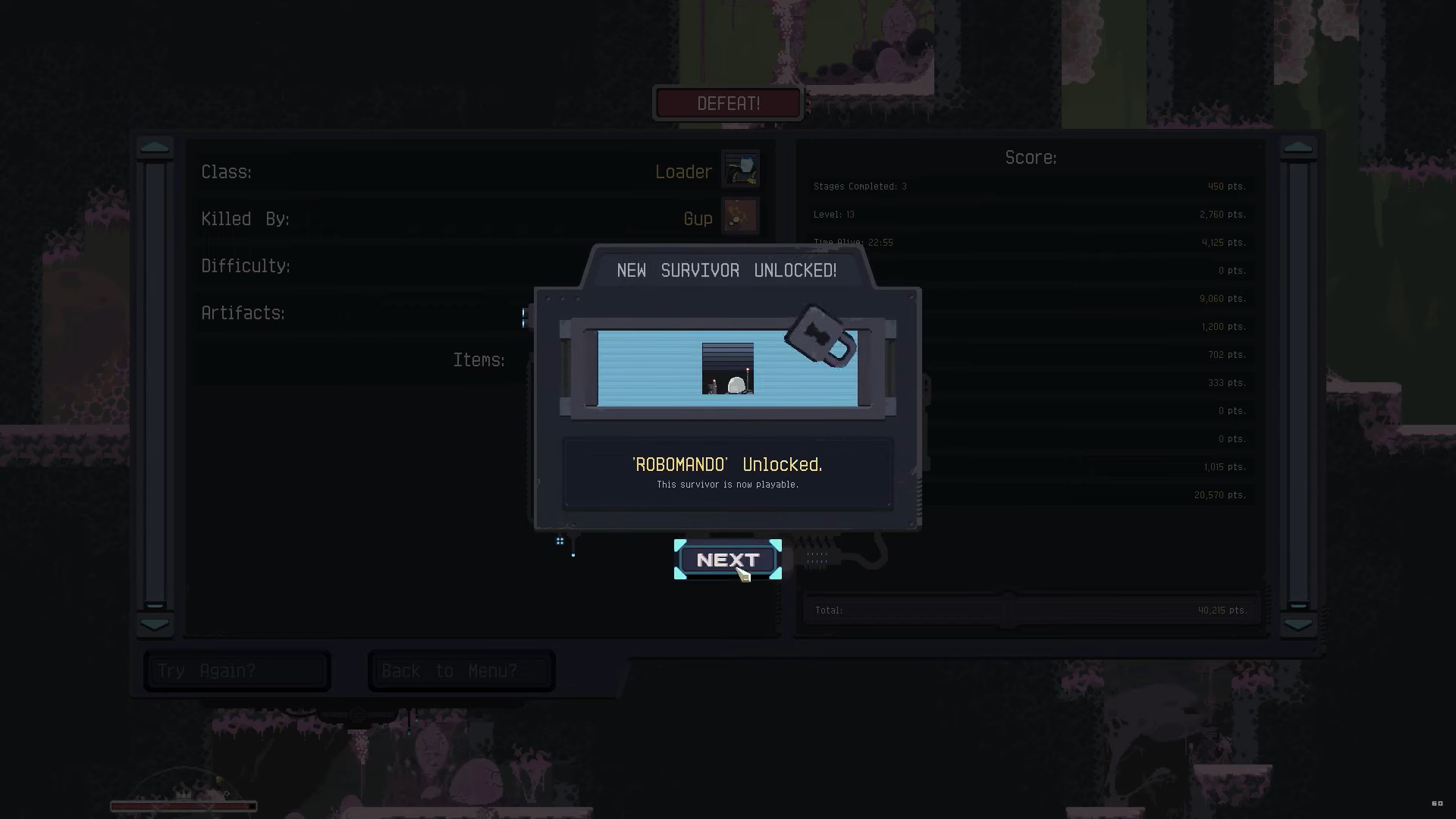Click the Score: heading
The image size is (1456, 819).
(x=1031, y=157)
